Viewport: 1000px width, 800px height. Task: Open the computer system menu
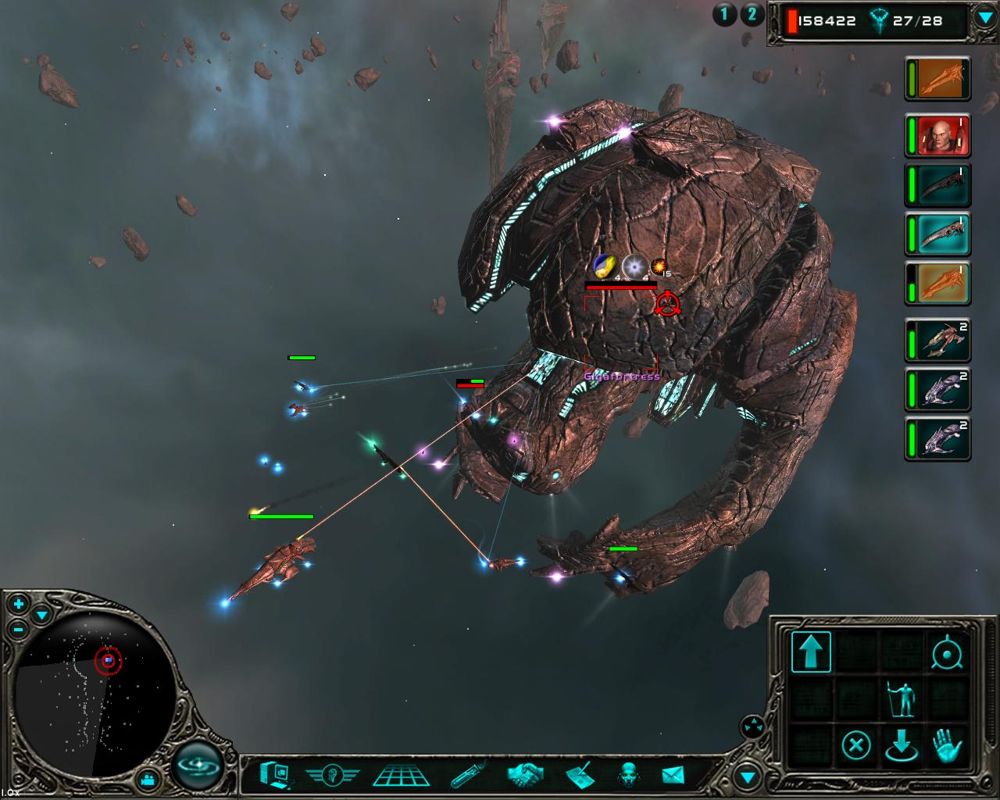coord(273,774)
